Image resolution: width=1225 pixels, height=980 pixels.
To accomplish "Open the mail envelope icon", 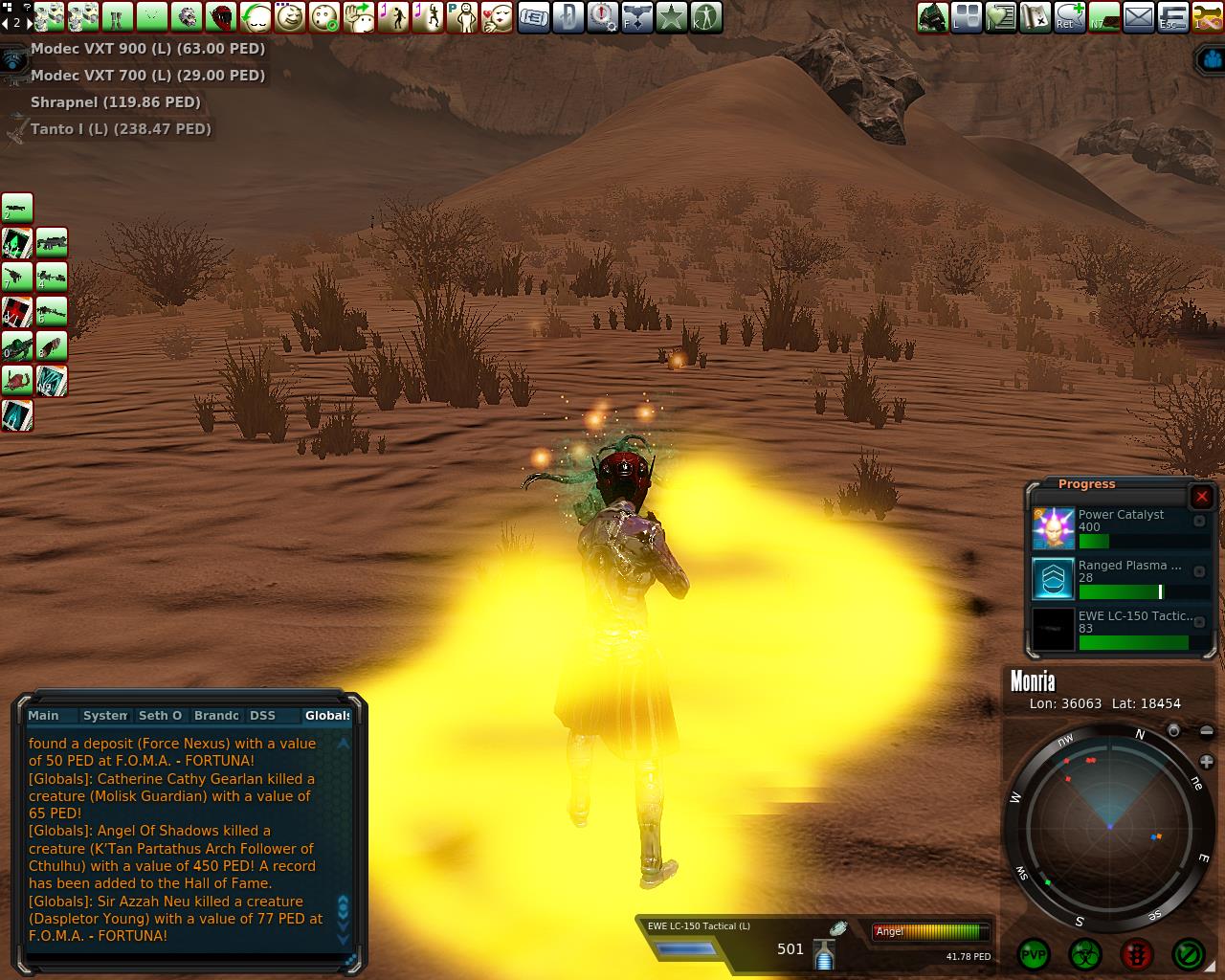I will coord(1139,17).
